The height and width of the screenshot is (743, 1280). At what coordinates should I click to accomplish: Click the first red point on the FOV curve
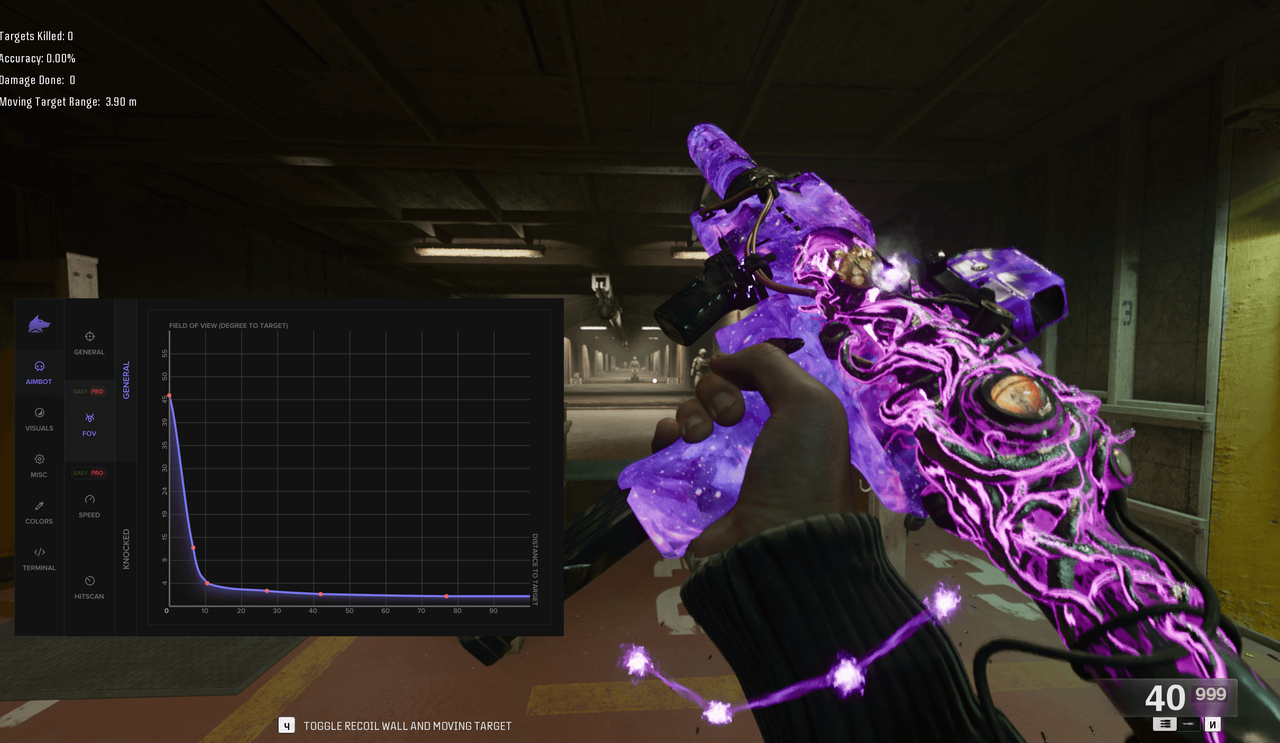pos(171,396)
